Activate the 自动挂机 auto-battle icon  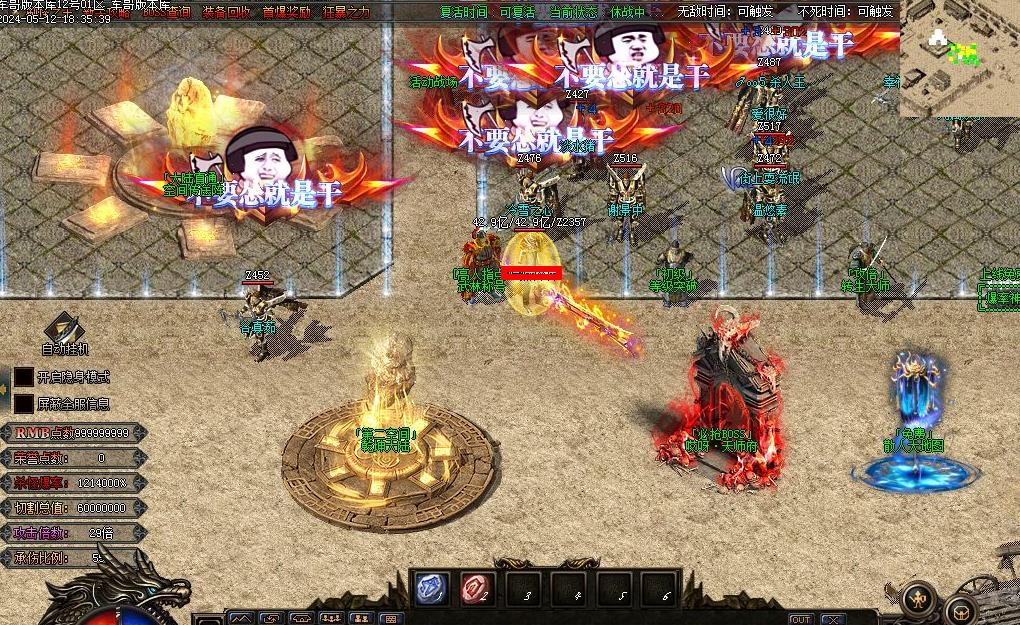pyautogui.click(x=65, y=330)
